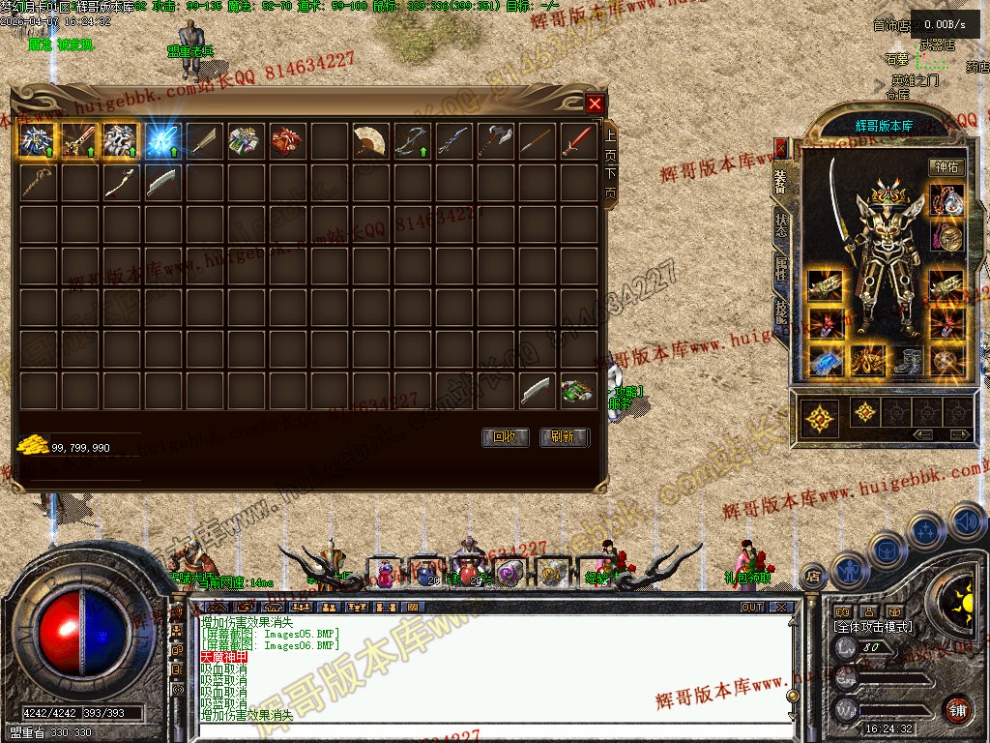990x743 pixels.
Task: Click the OUT button above chat
Action: (752, 607)
